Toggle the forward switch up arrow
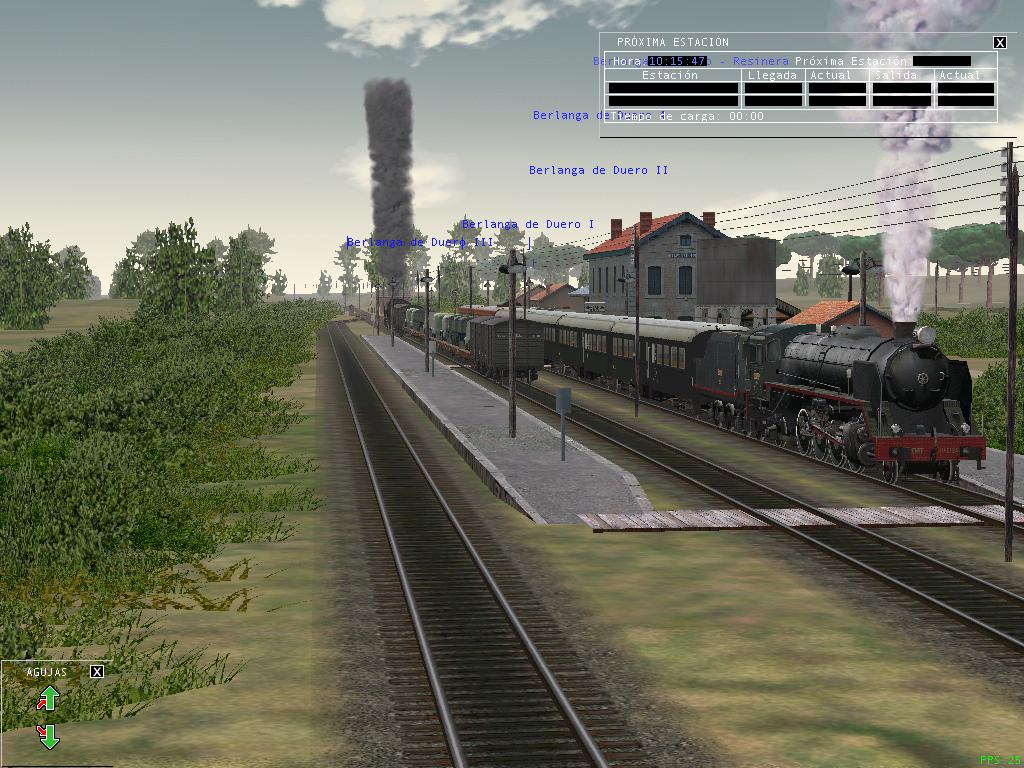 pyautogui.click(x=48, y=698)
